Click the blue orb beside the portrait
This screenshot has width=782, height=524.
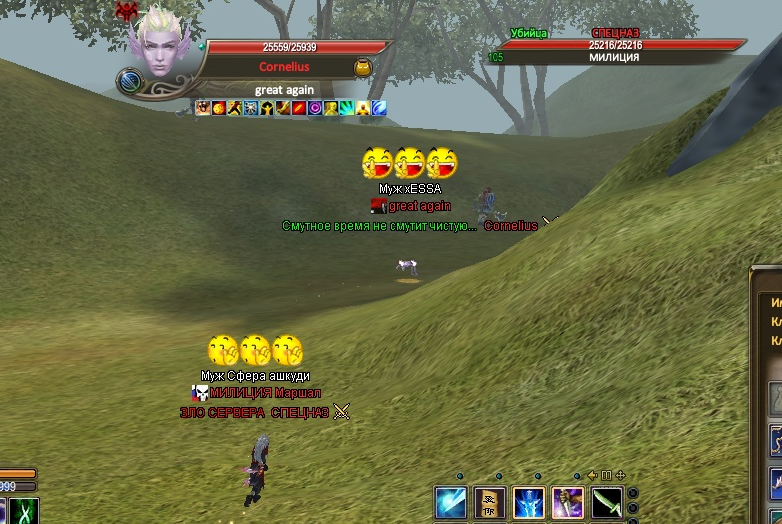pyautogui.click(x=129, y=81)
